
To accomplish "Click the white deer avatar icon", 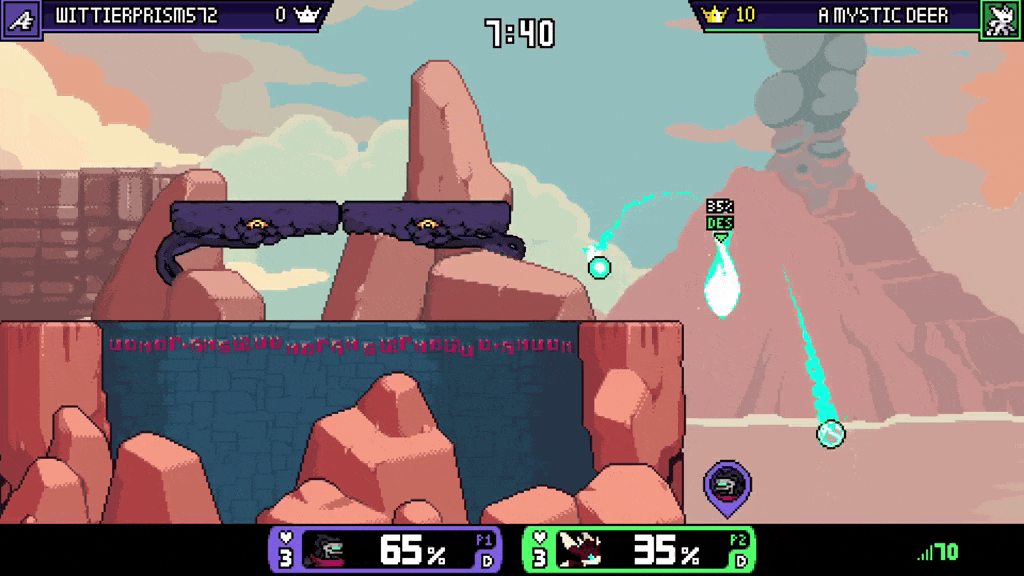I will [1000, 17].
